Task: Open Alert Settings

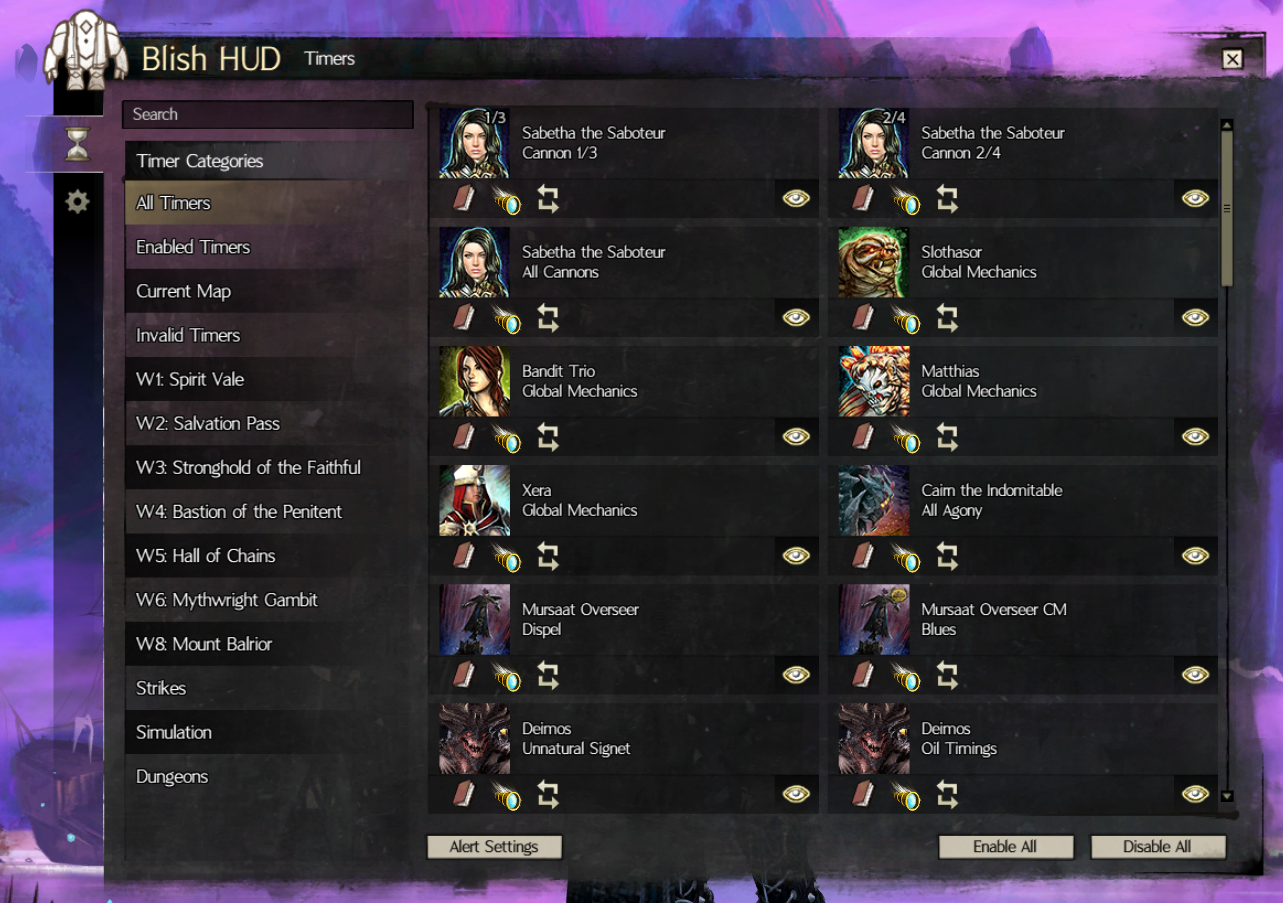Action: tap(494, 846)
